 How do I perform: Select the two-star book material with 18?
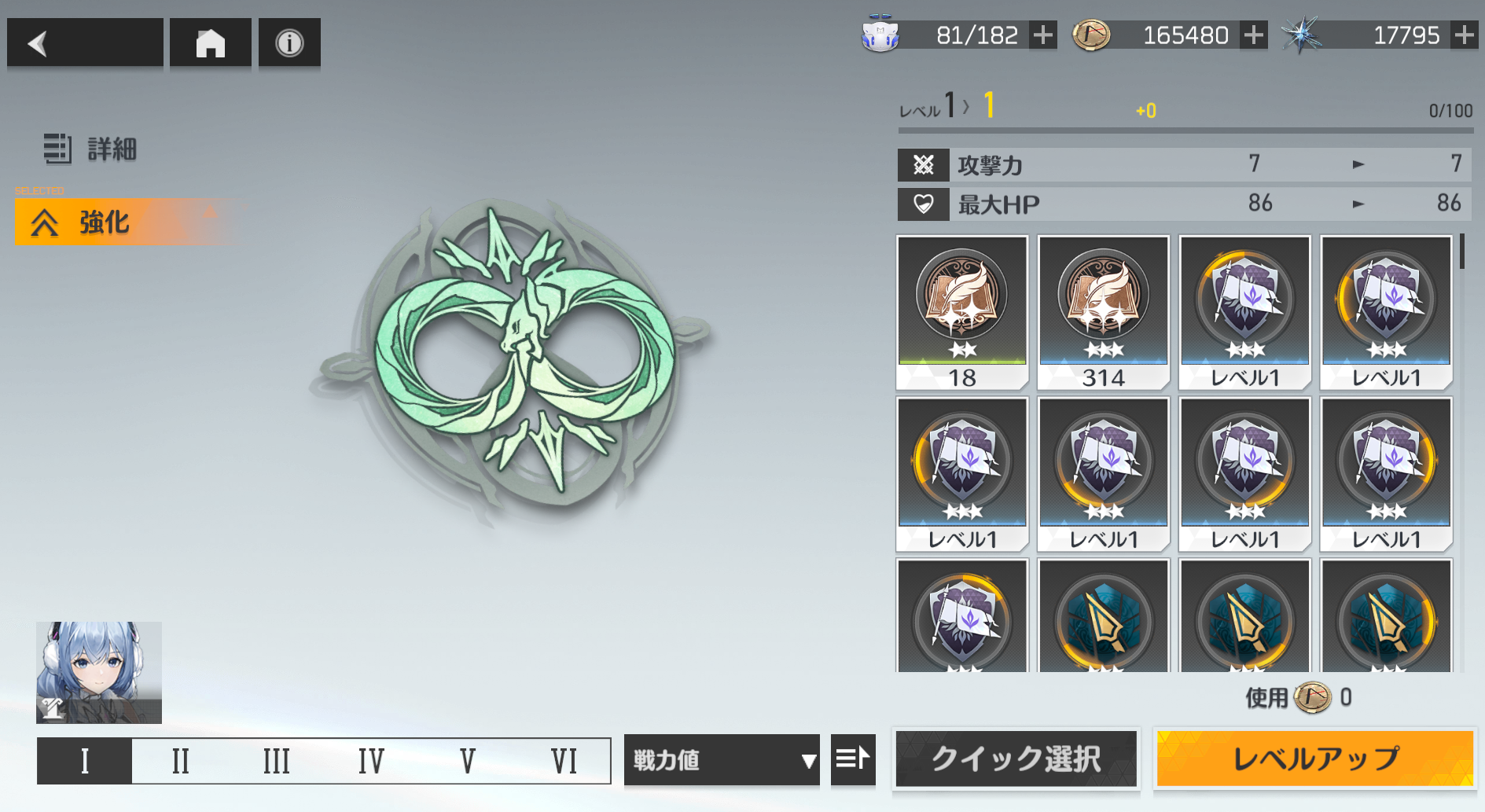(x=962, y=312)
